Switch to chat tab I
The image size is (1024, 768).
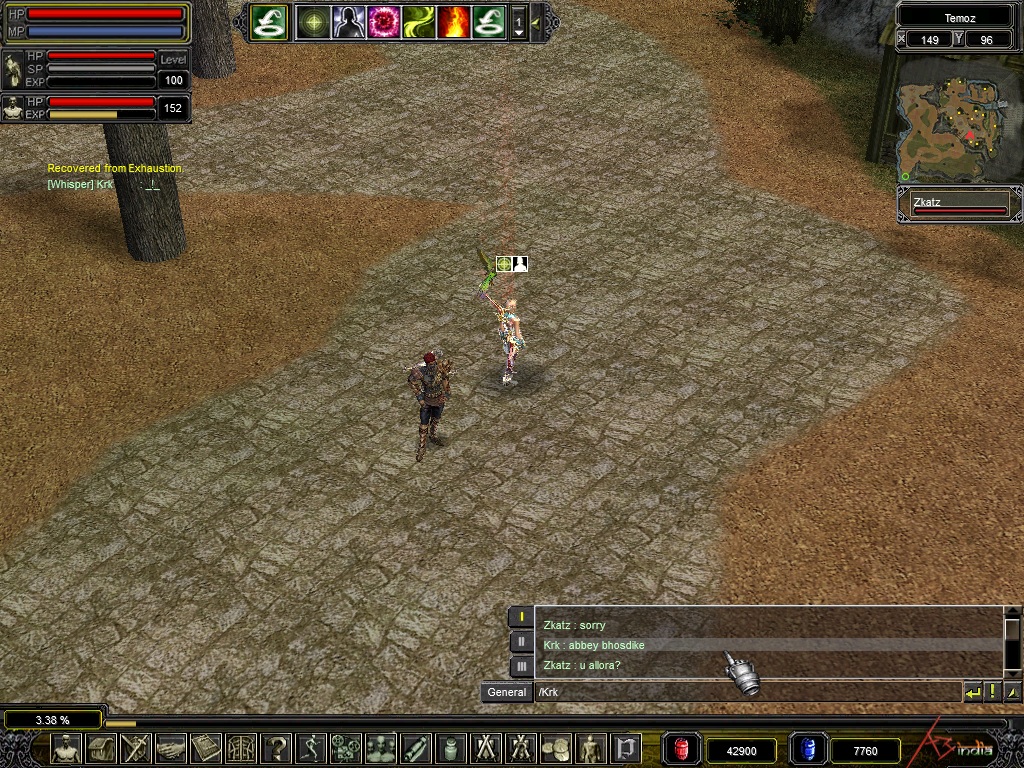pos(521,617)
